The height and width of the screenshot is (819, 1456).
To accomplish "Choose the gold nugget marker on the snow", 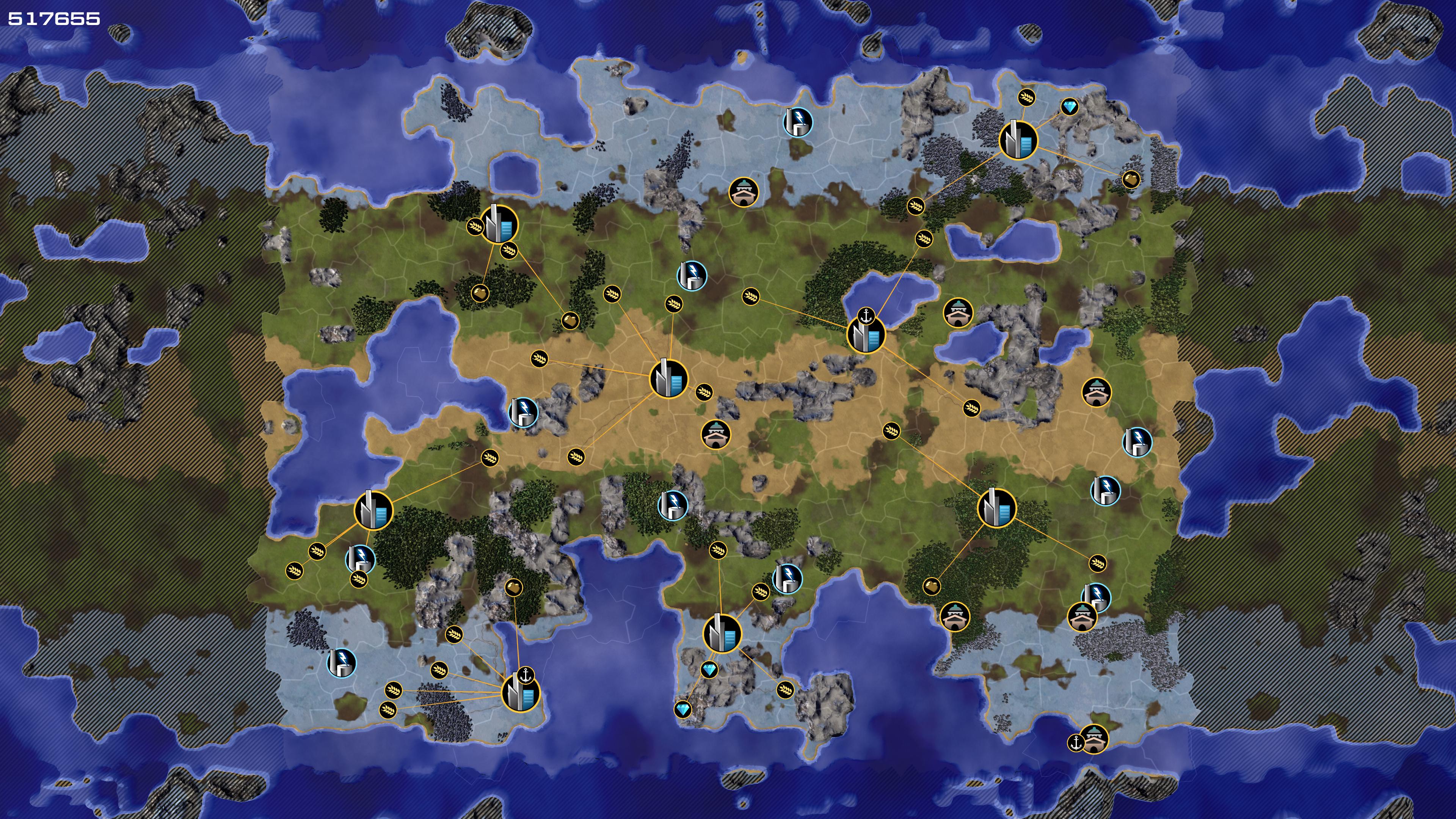I will (1130, 180).
